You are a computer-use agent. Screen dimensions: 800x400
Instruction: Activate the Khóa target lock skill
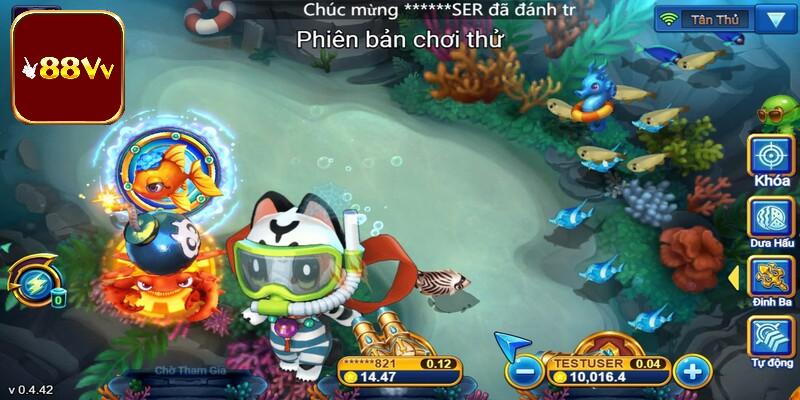[771, 156]
